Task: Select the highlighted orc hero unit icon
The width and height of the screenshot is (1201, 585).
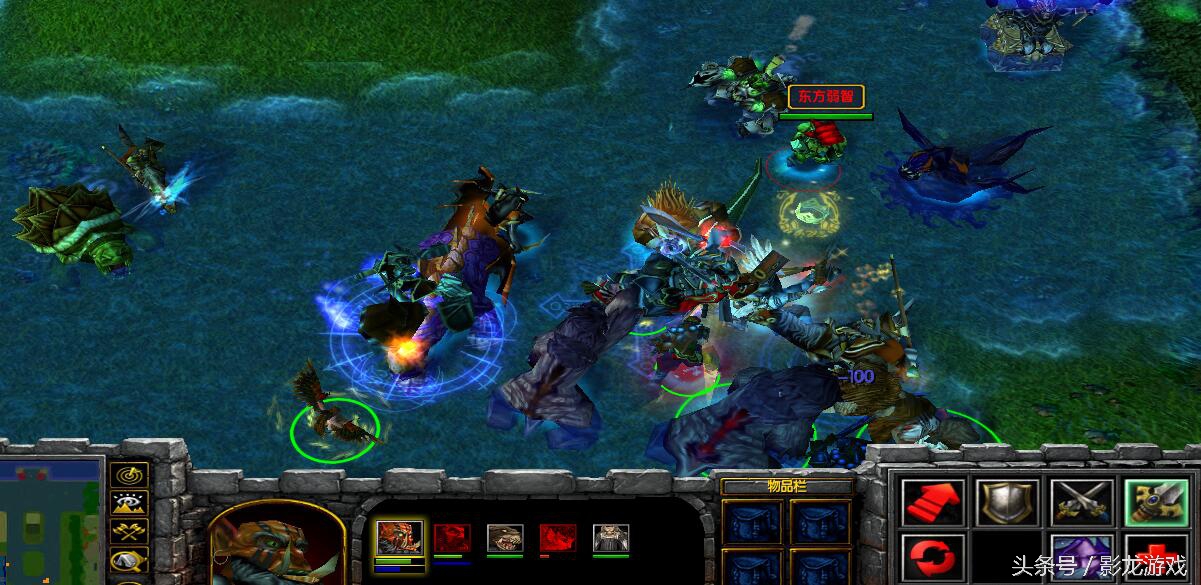Action: (x=397, y=539)
